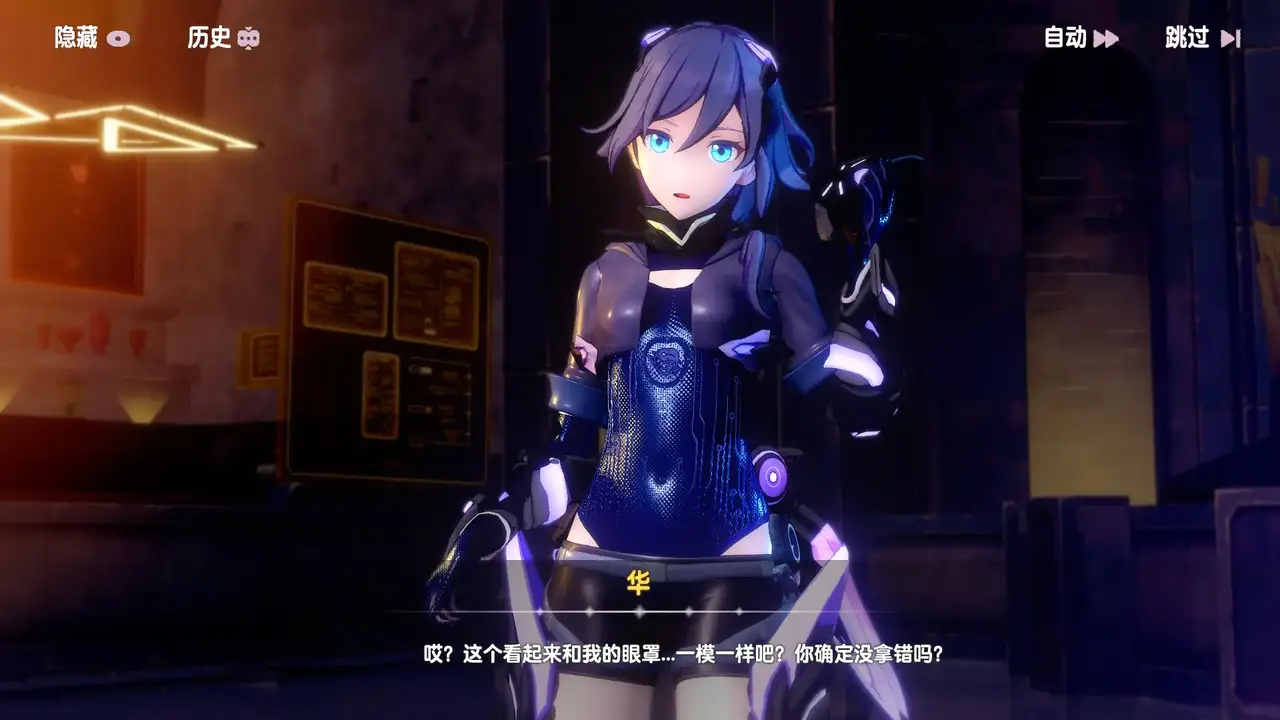Skip the cutscene with 跳过

coord(1202,38)
